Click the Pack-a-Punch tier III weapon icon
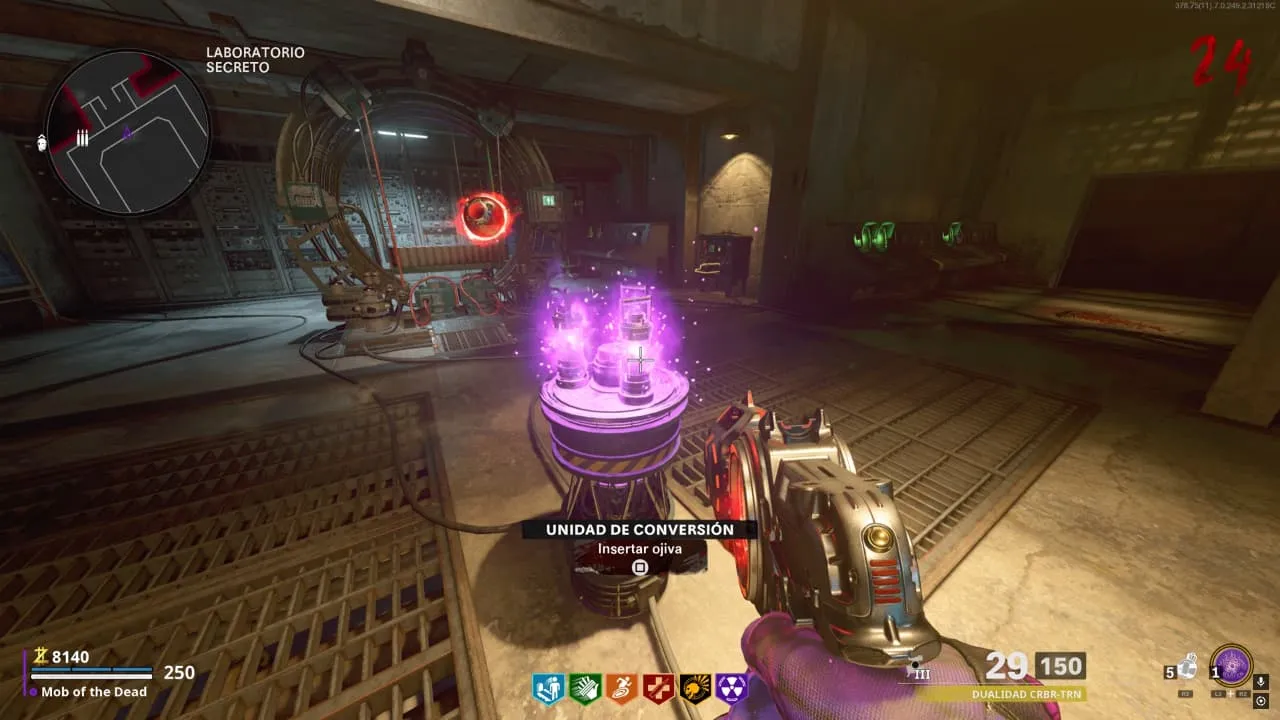Viewport: 1280px width, 720px height. pyautogui.click(x=920, y=670)
